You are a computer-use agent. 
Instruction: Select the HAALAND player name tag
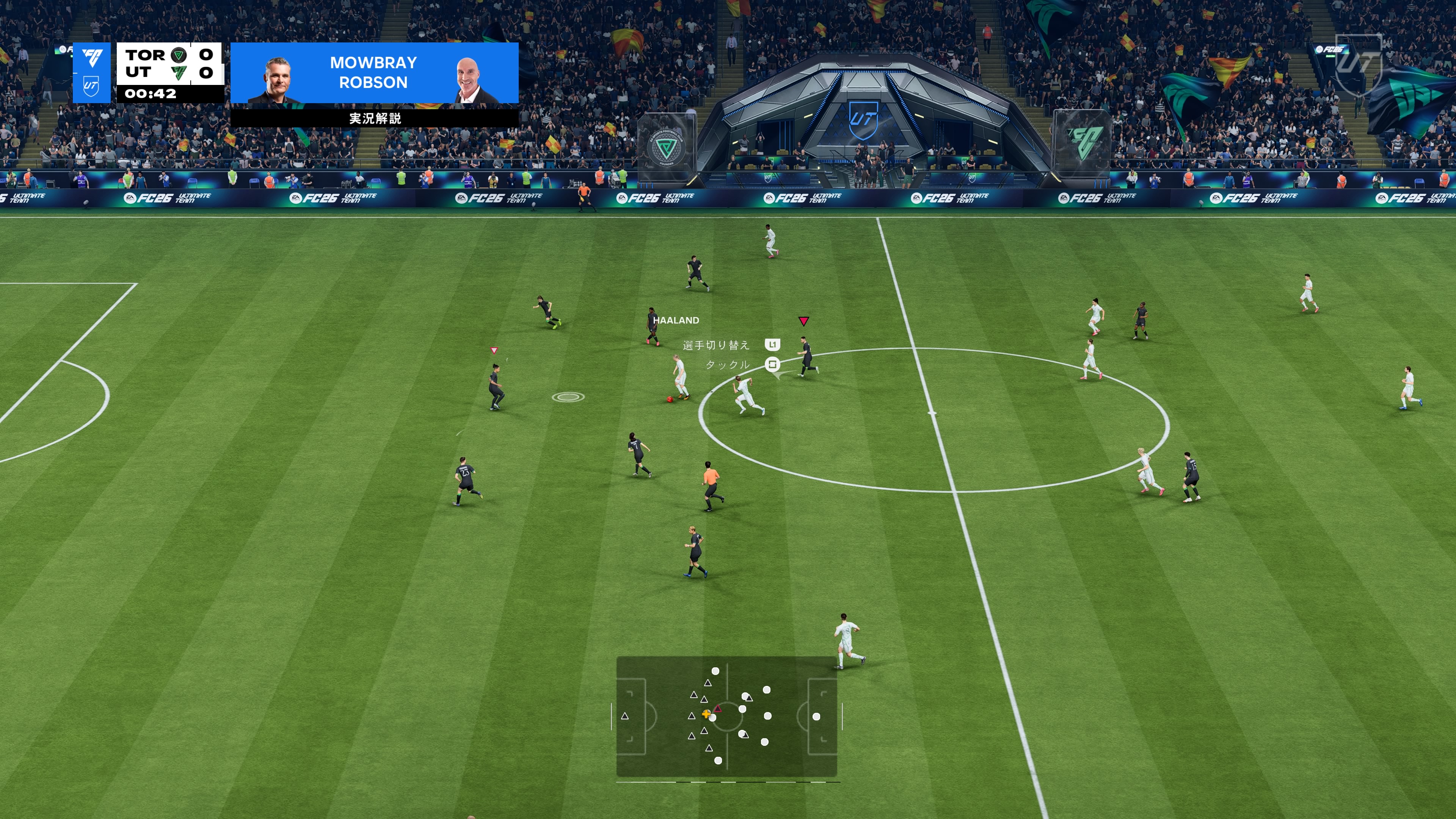tap(676, 320)
